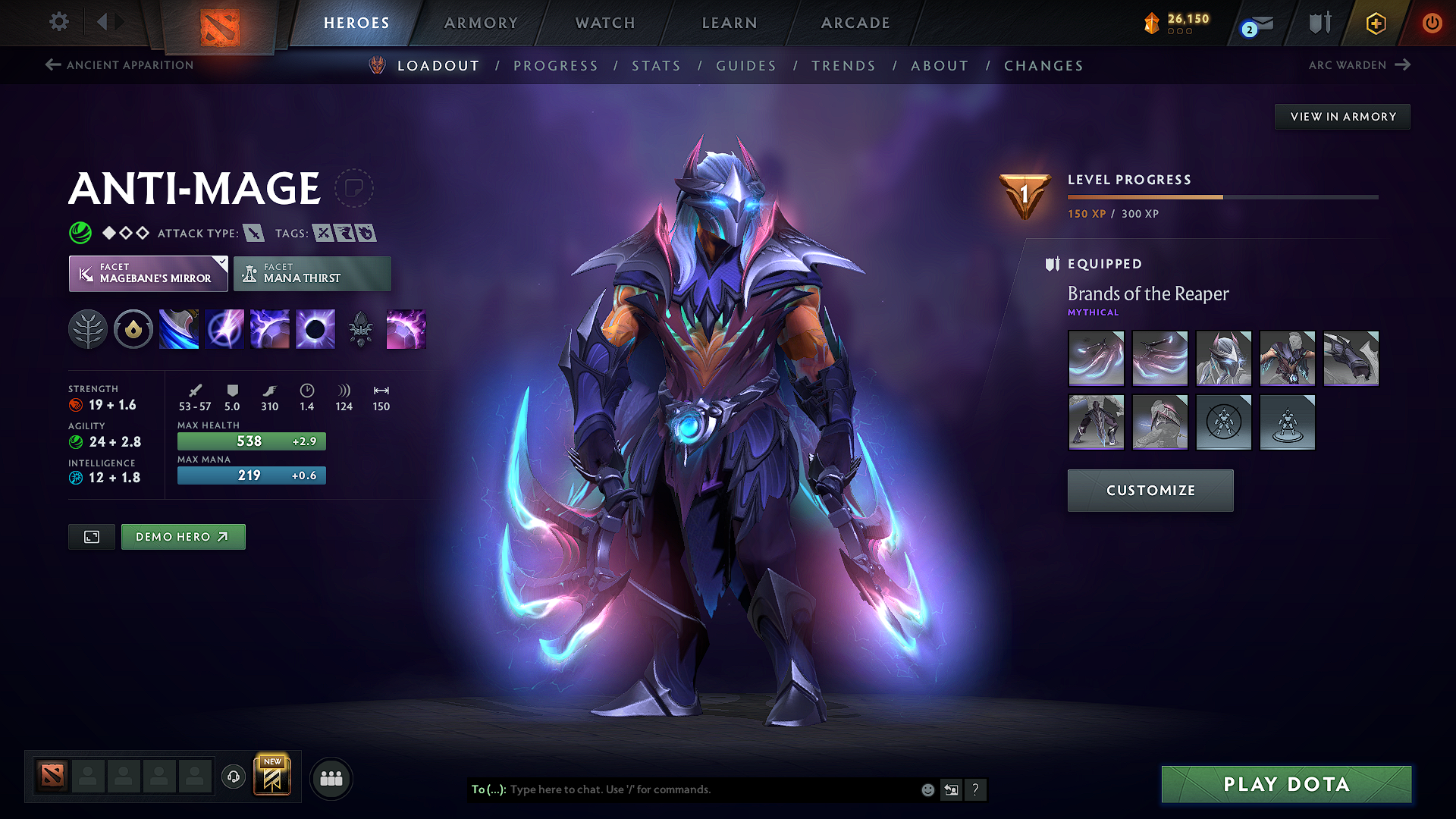
Task: Click the chat input field
Action: pyautogui.click(x=682, y=789)
